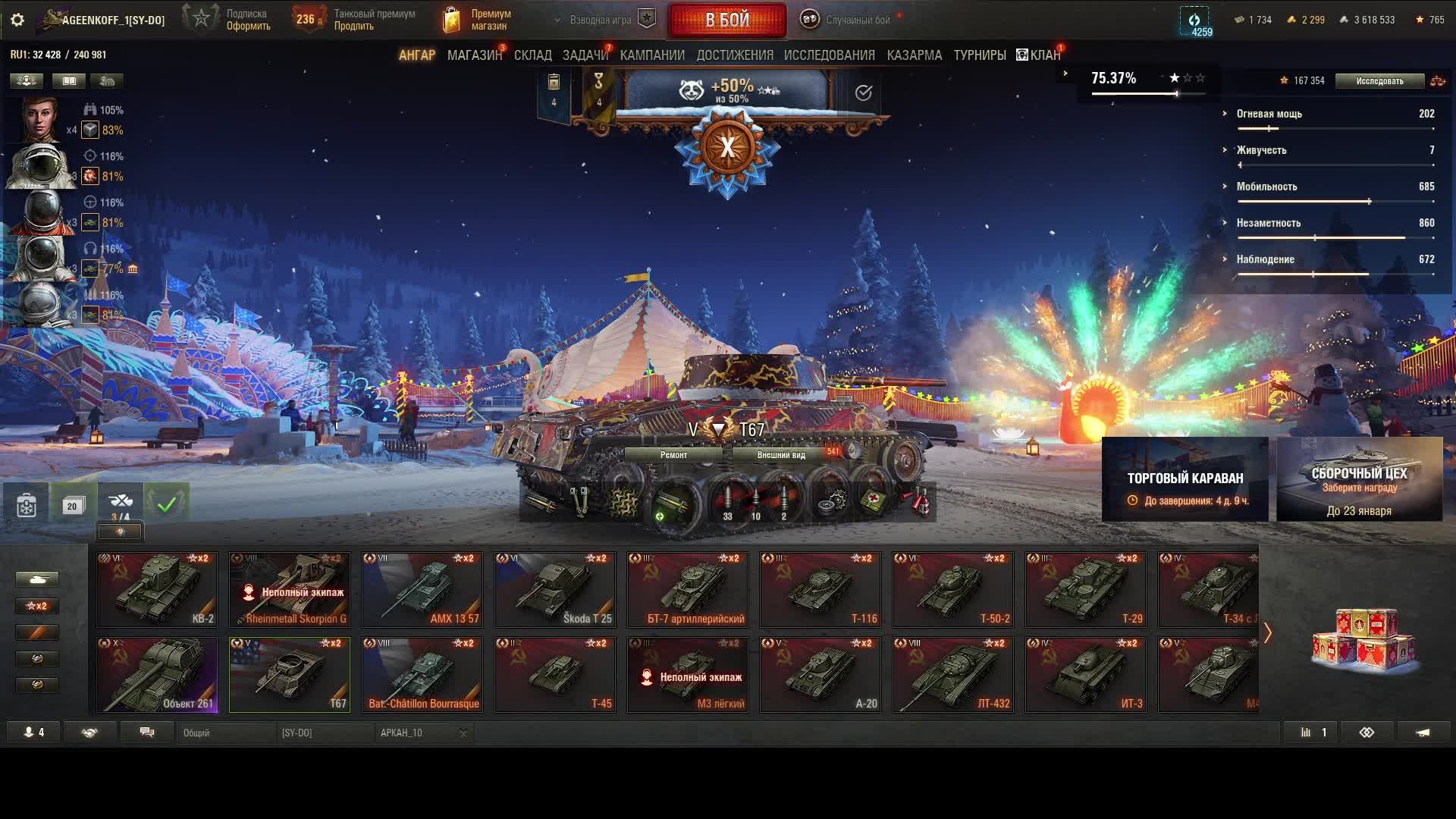Close the АРКАН_10 chat tab
Image resolution: width=1456 pixels, height=819 pixels.
(x=463, y=733)
